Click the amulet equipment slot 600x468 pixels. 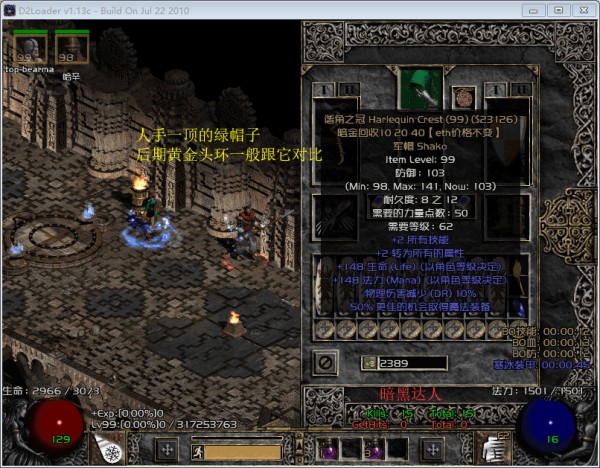pos(463,96)
